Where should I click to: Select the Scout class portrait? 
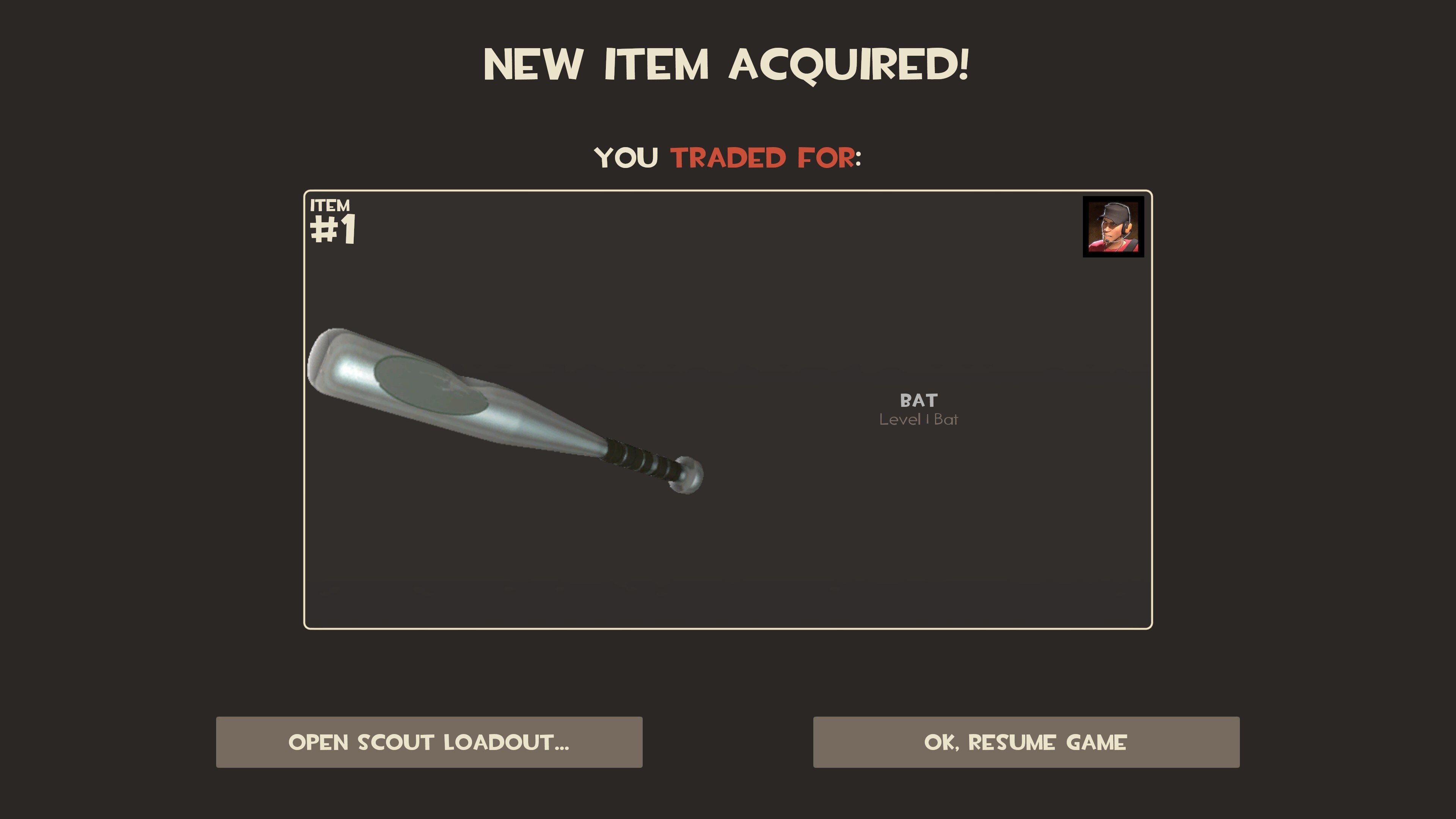click(1113, 227)
